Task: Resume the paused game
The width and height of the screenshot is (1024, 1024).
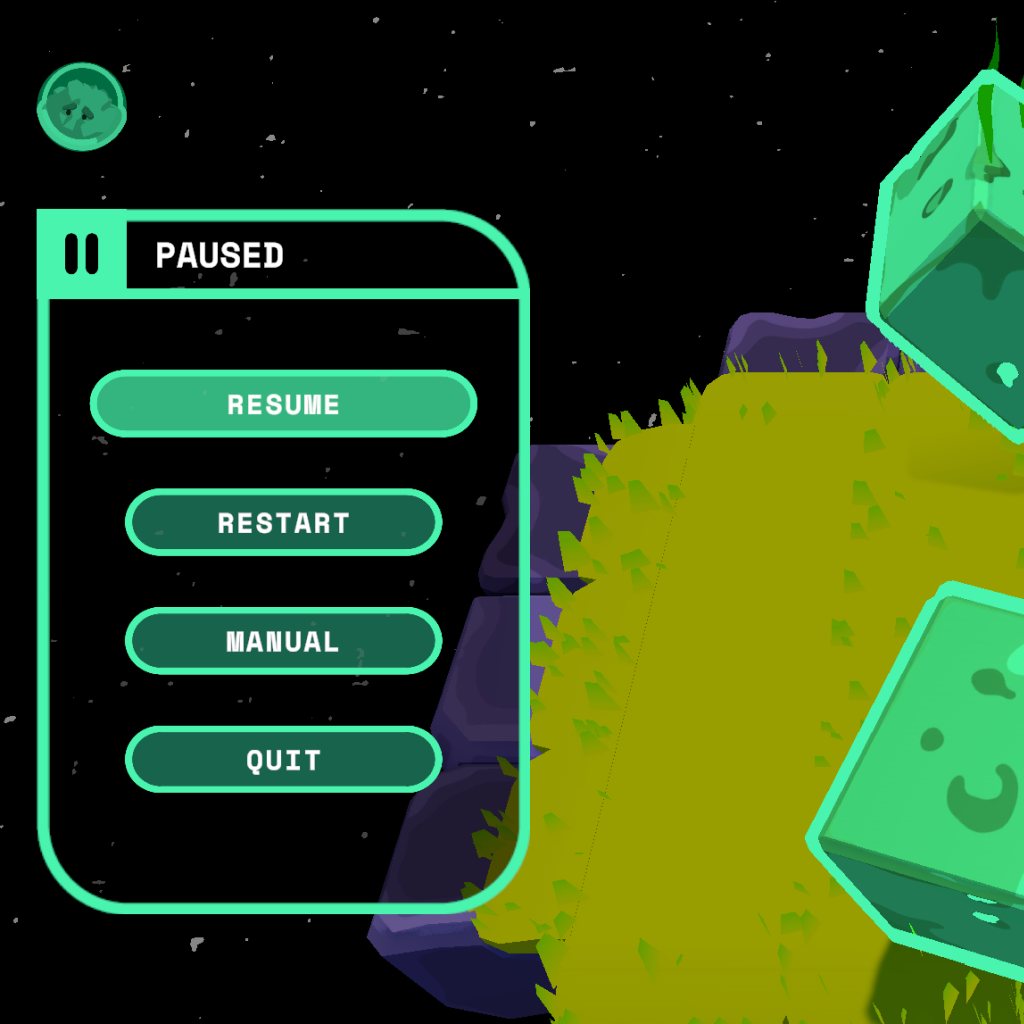Action: click(283, 404)
